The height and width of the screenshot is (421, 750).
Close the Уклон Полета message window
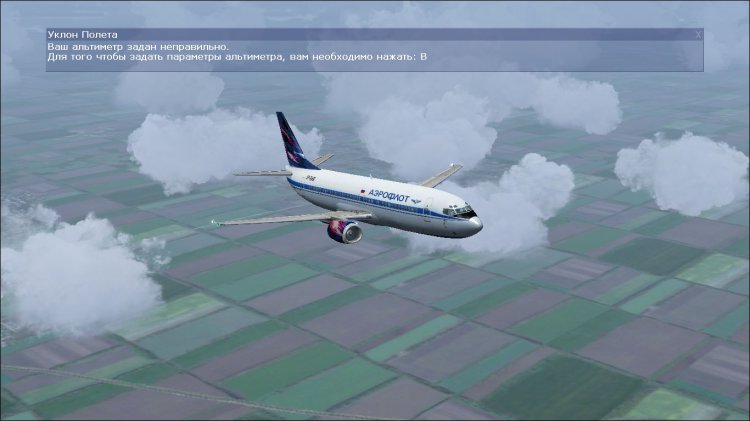pyautogui.click(x=698, y=34)
